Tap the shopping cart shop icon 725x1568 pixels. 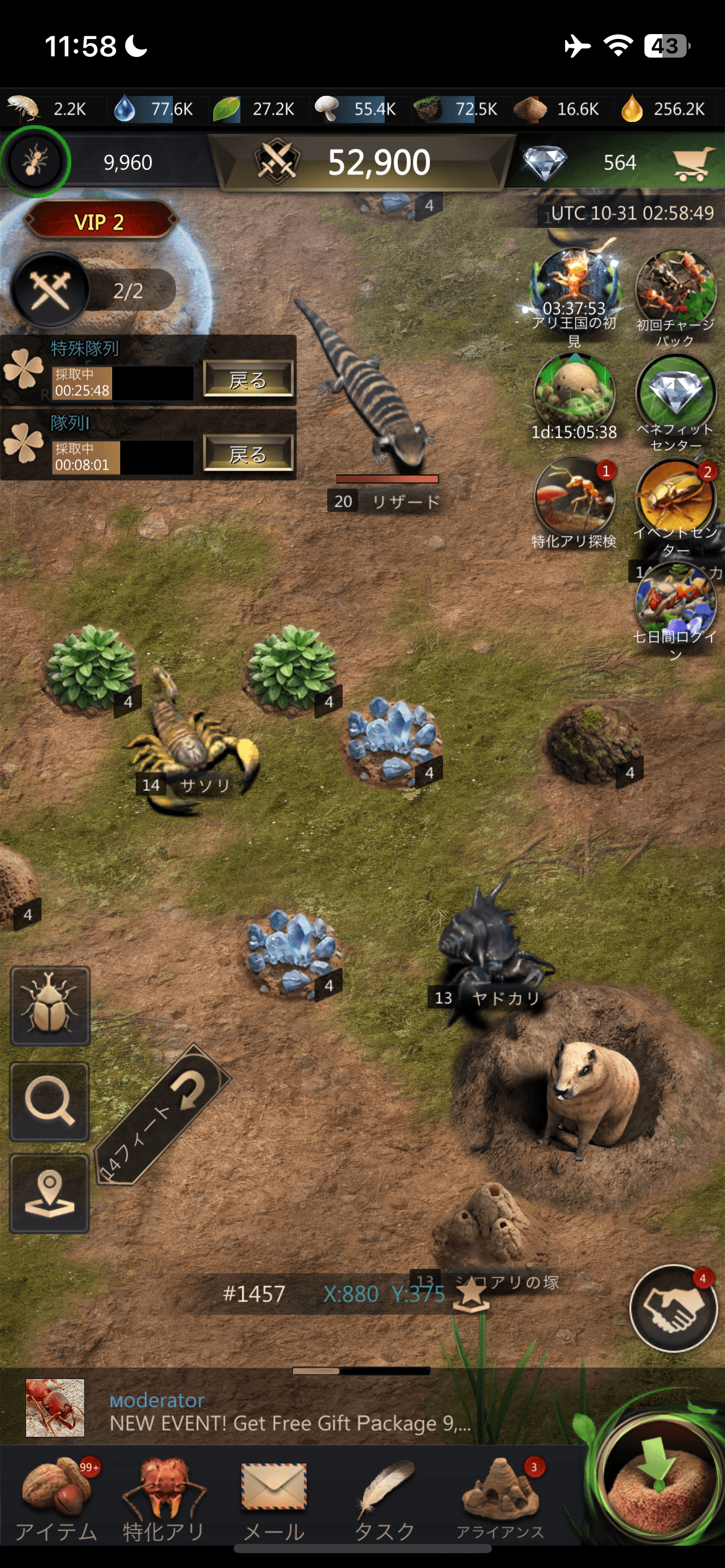[x=693, y=163]
